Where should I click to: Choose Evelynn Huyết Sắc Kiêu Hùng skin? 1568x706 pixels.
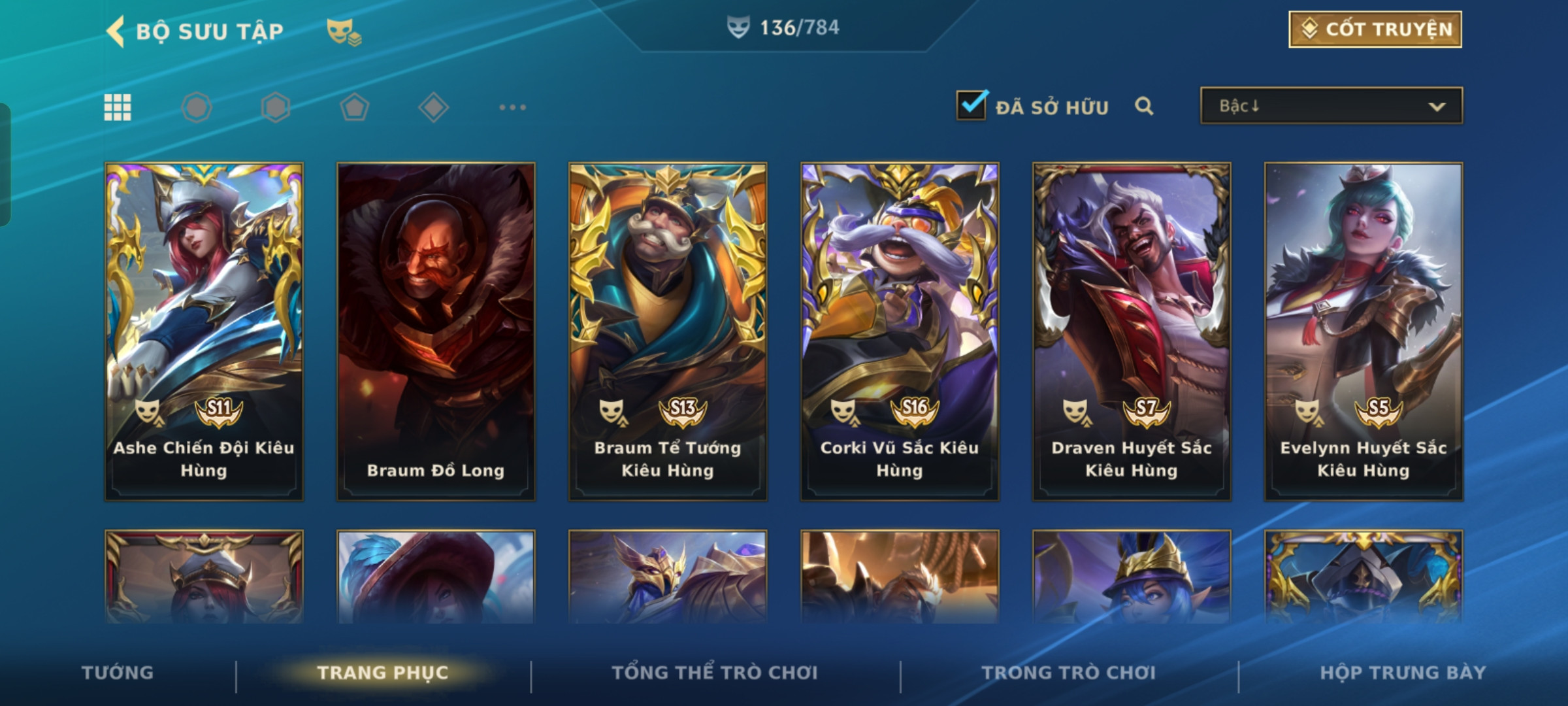tap(1364, 331)
